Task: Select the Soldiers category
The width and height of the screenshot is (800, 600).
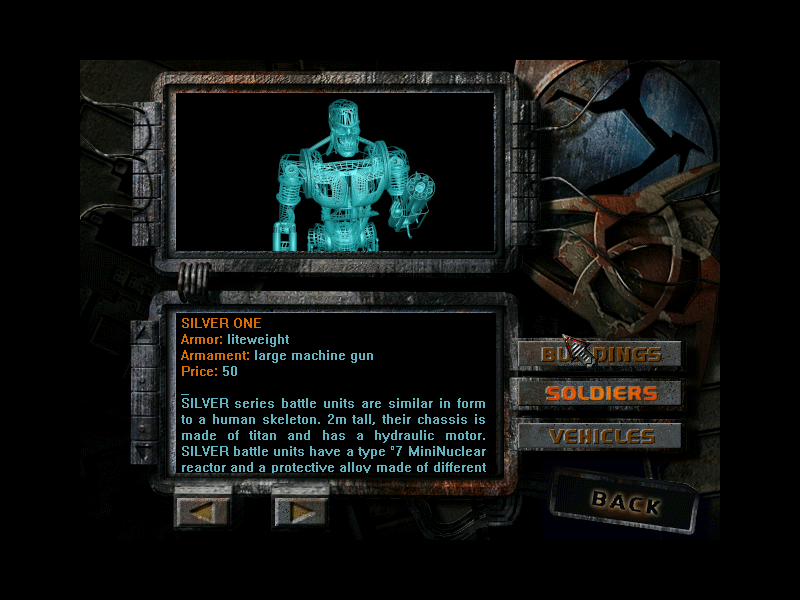Action: 600,393
